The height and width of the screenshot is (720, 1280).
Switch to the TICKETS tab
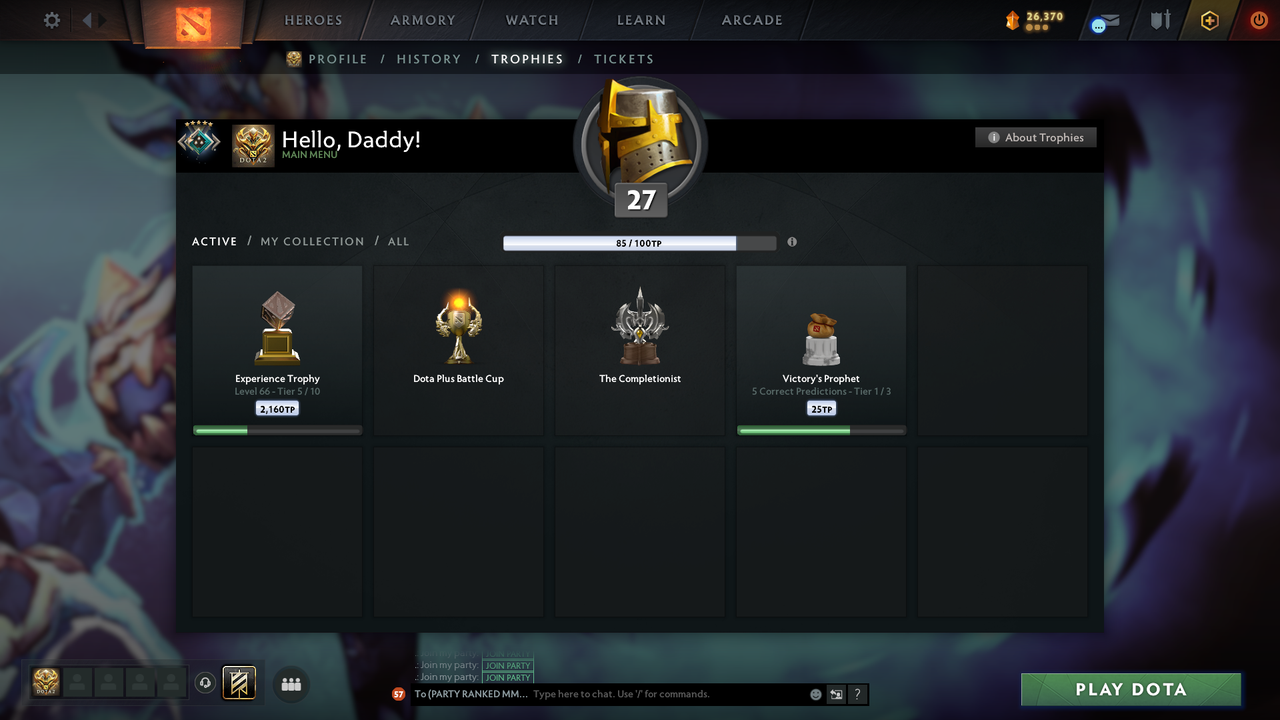coord(624,59)
